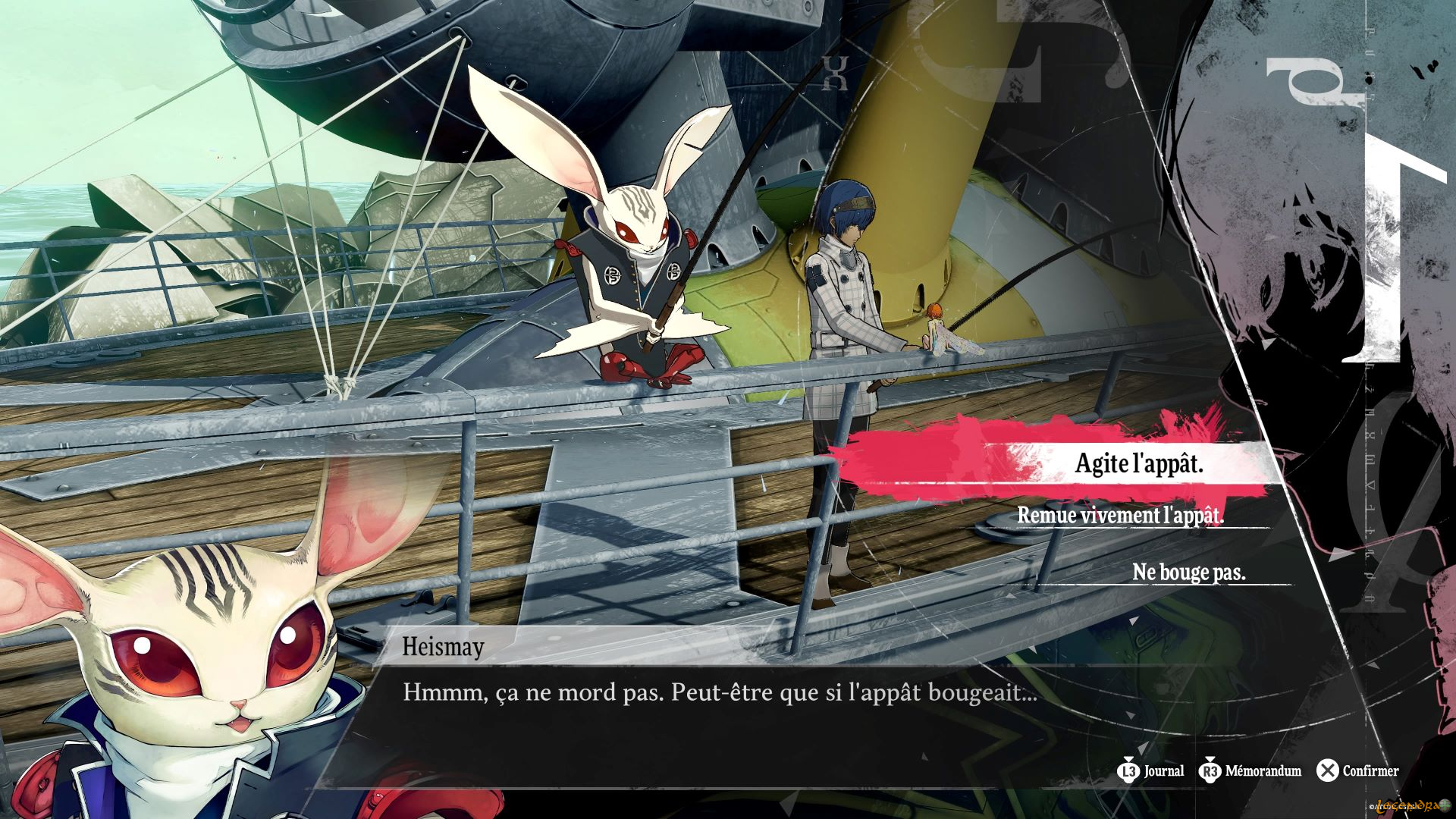1456x819 pixels.
Task: Click Confirmer to confirm the choice
Action: tap(1357, 771)
